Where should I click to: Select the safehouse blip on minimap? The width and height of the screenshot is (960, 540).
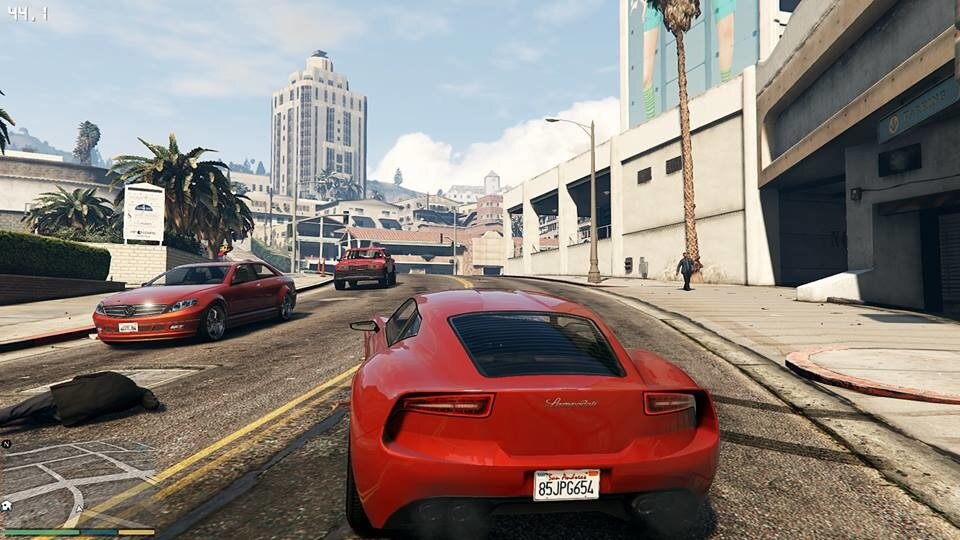pyautogui.click(x=6, y=506)
